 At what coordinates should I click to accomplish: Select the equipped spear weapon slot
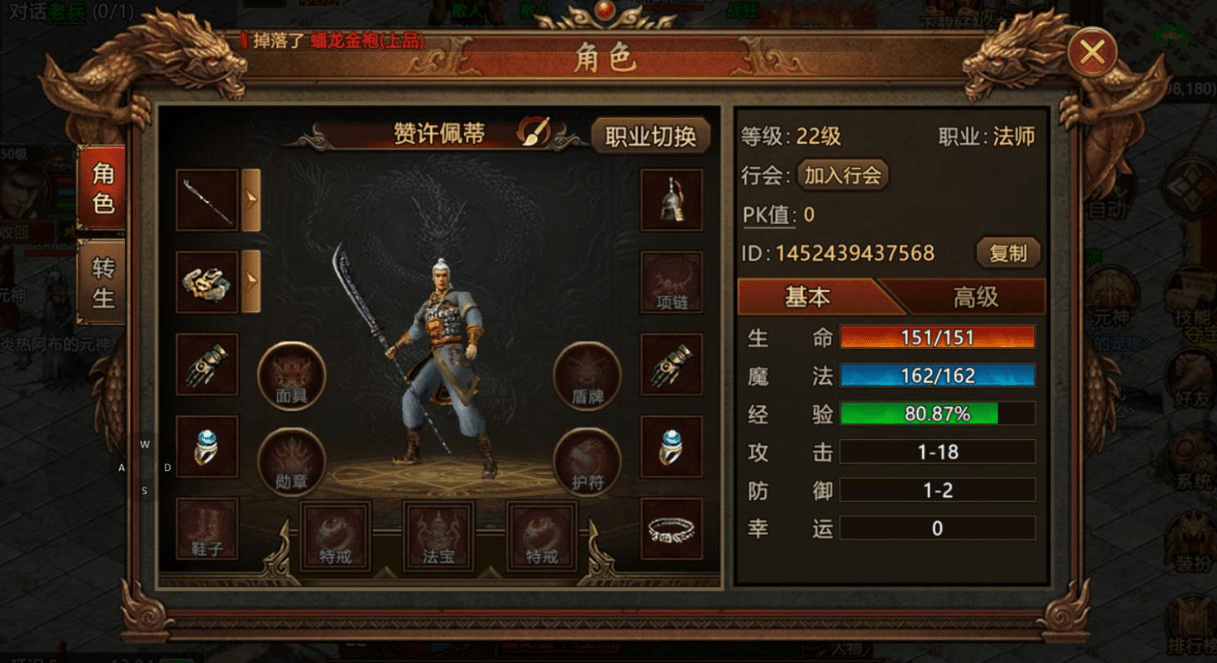(x=207, y=200)
